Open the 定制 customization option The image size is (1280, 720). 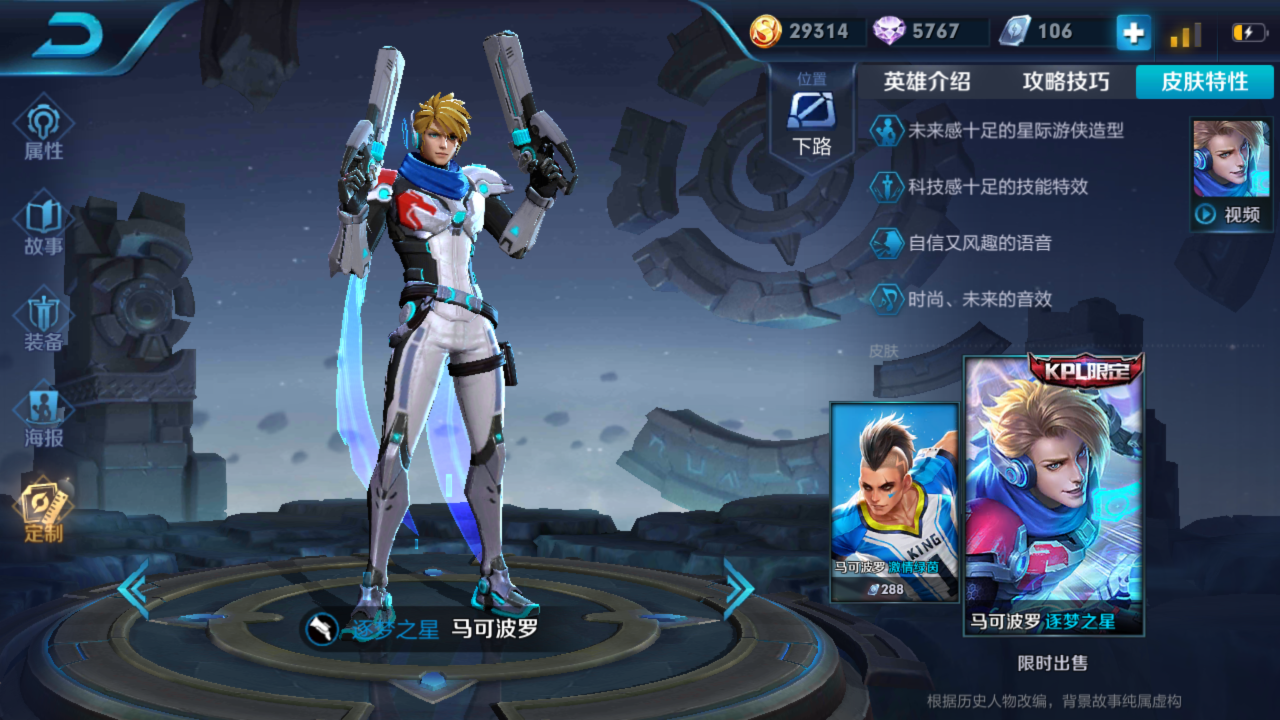click(43, 512)
